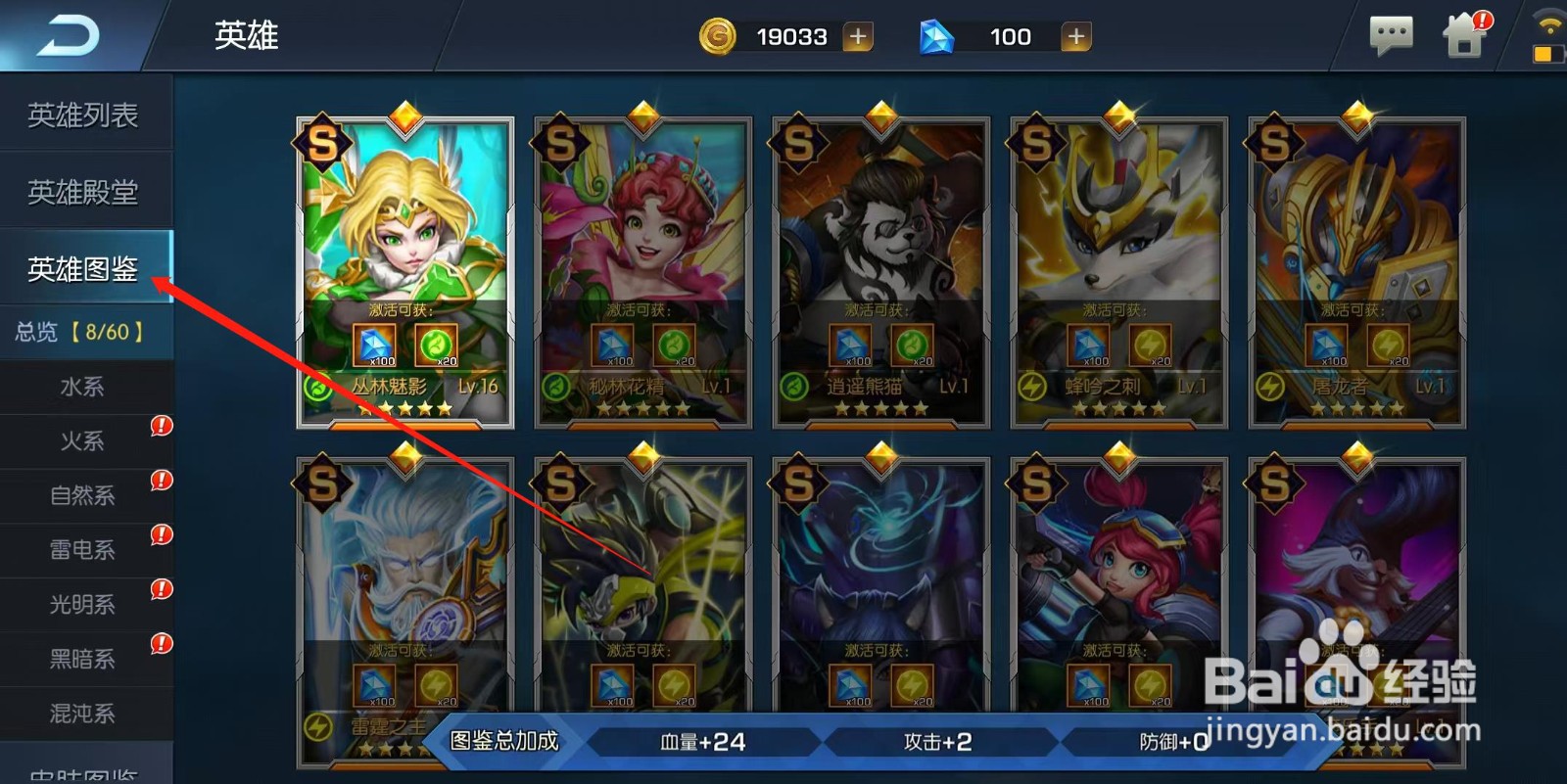Screen dimensions: 1567x784
Task: Switch to the 英雄殿堂 tab
Action: coord(84,192)
